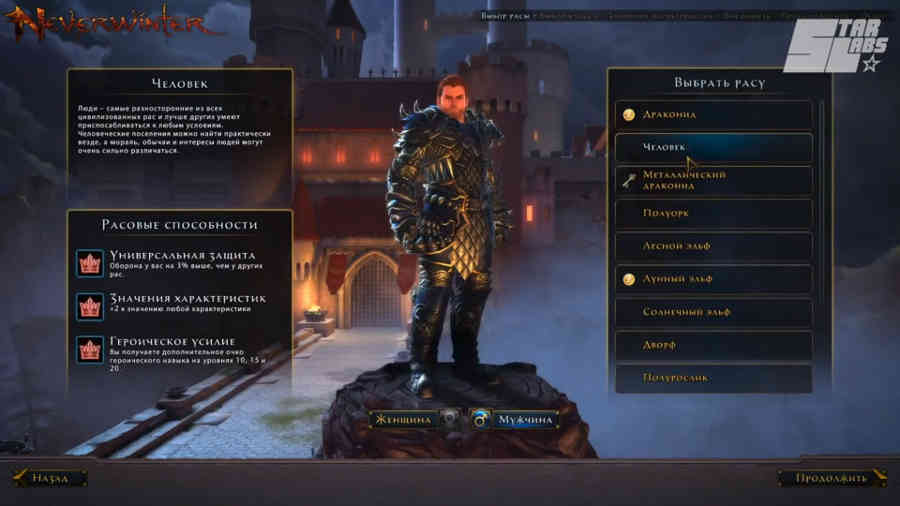The height and width of the screenshot is (506, 900).
Task: Pick the Металлический драконид race
Action: click(x=713, y=181)
